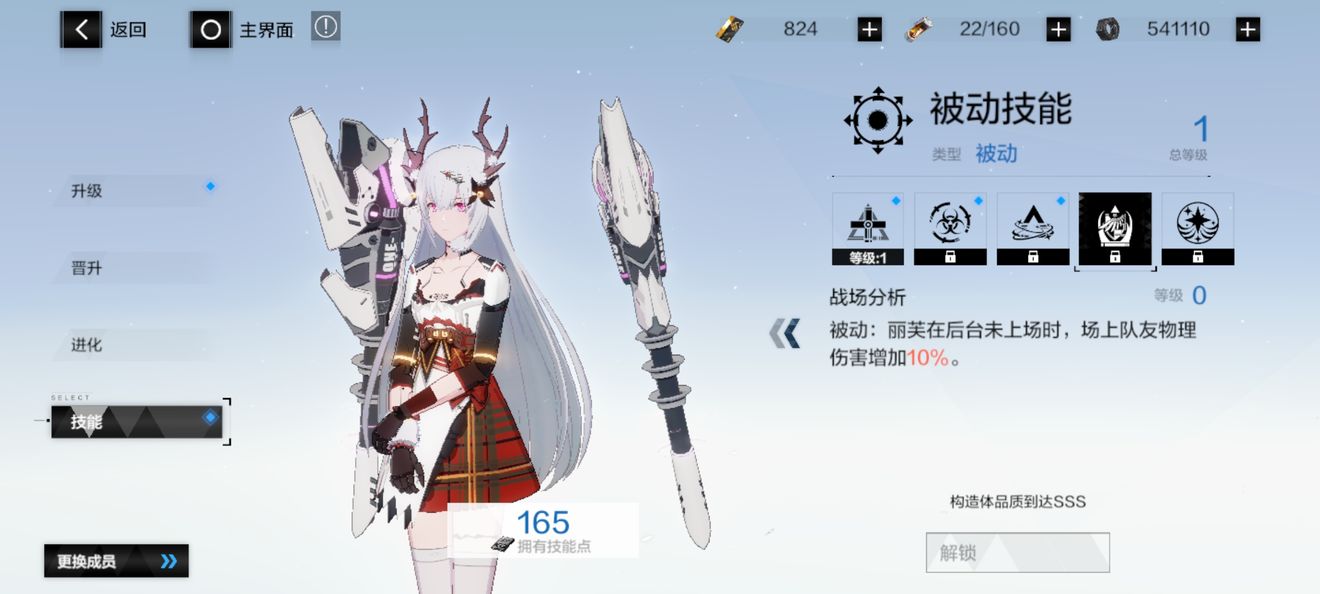Screen dimensions: 1320x594
Task: Select the locked 战场分析 skill icon
Action: click(x=1115, y=229)
